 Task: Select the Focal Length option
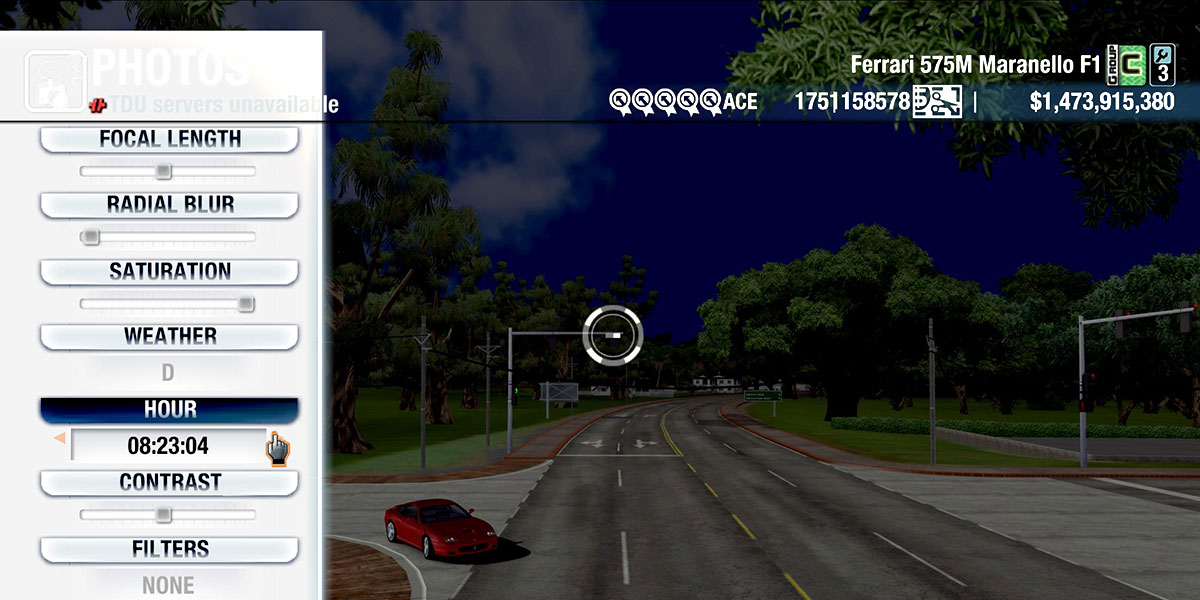169,139
